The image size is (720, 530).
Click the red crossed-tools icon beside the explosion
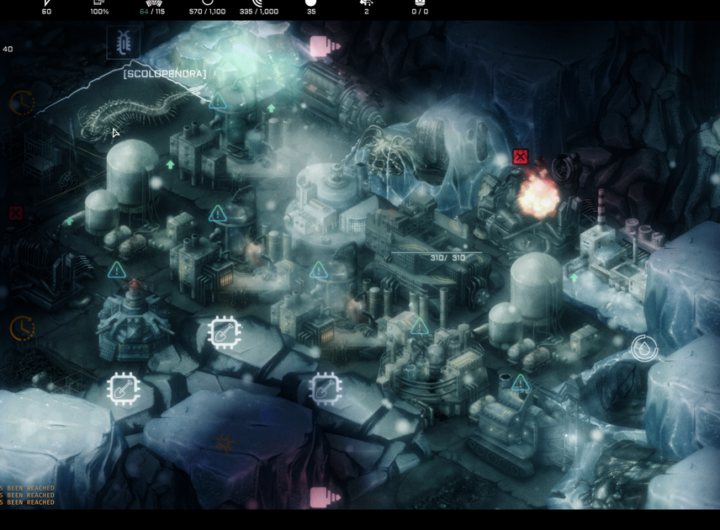tap(519, 157)
